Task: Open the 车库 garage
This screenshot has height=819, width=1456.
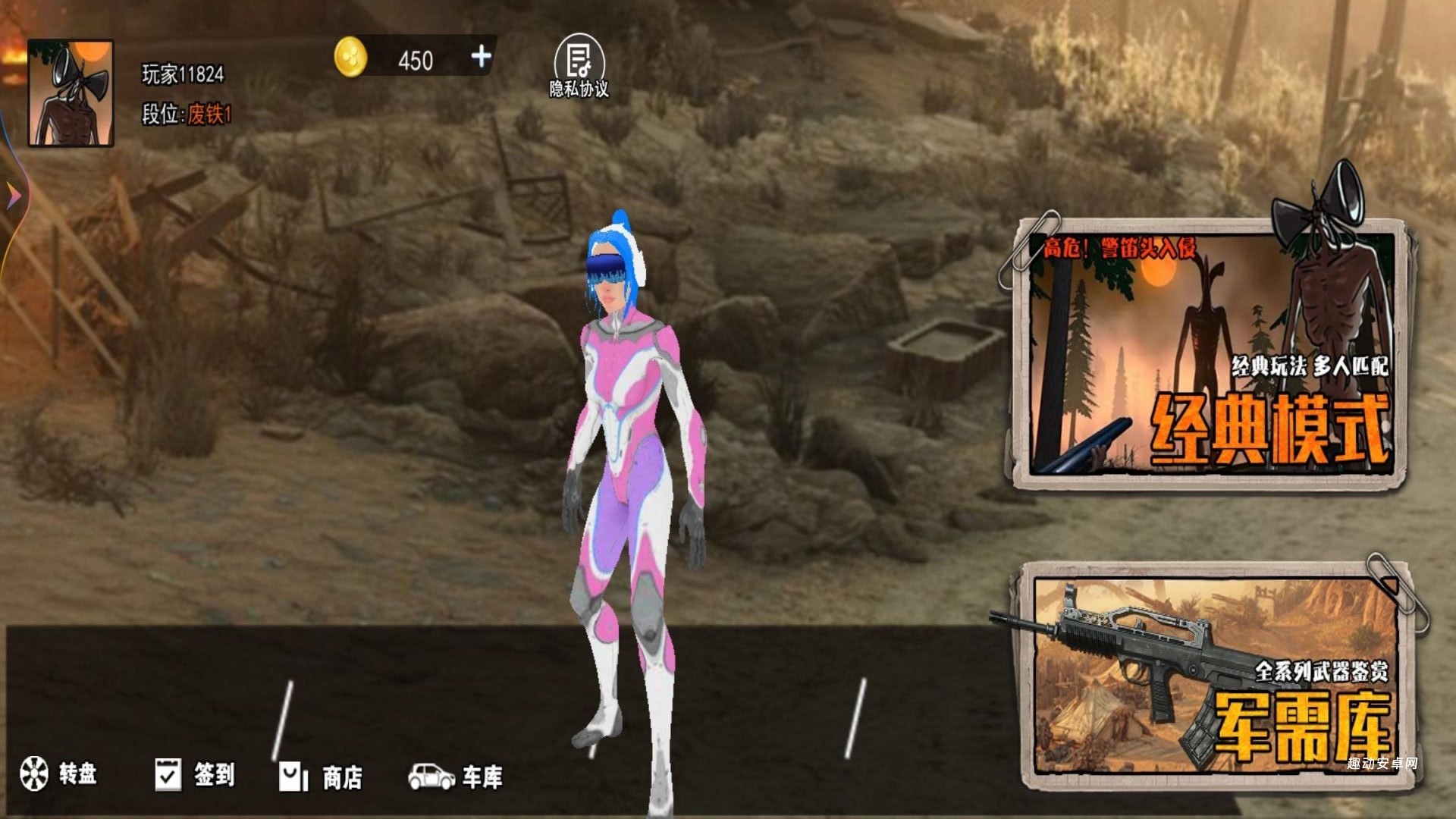Action: coord(456,776)
